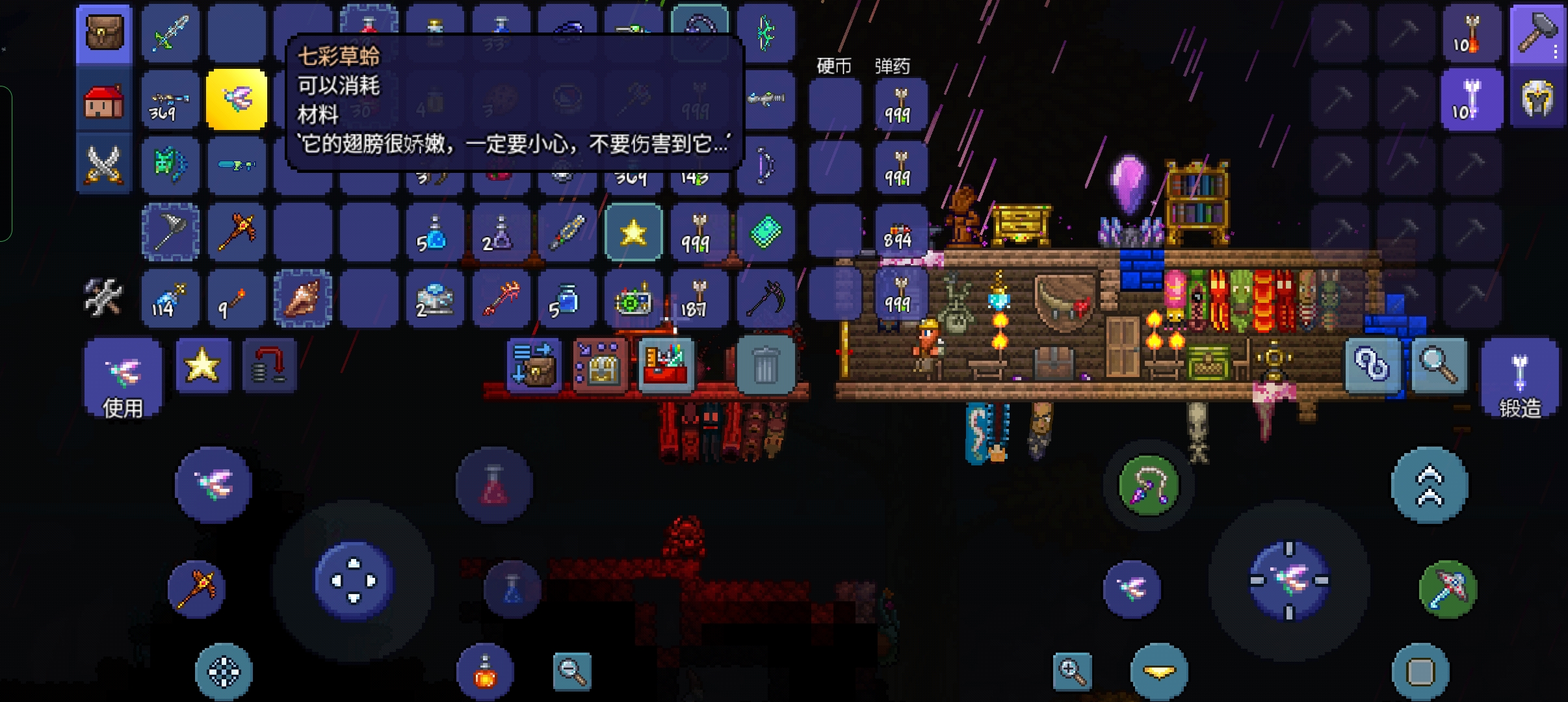Select the hammer recipe in the crafting grid
The image size is (1568, 702).
(1537, 34)
